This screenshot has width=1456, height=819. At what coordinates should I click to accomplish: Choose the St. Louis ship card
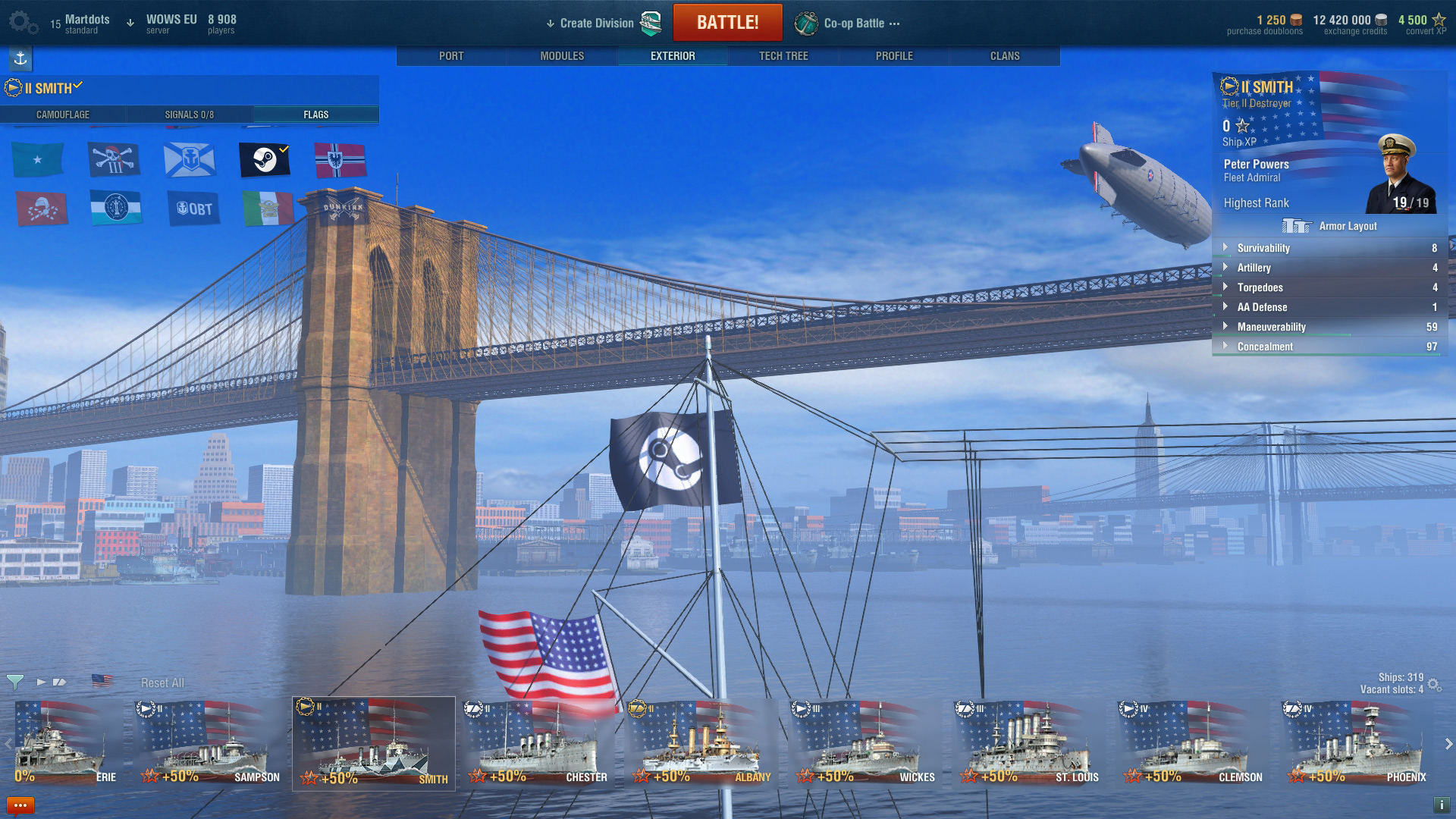[1029, 744]
